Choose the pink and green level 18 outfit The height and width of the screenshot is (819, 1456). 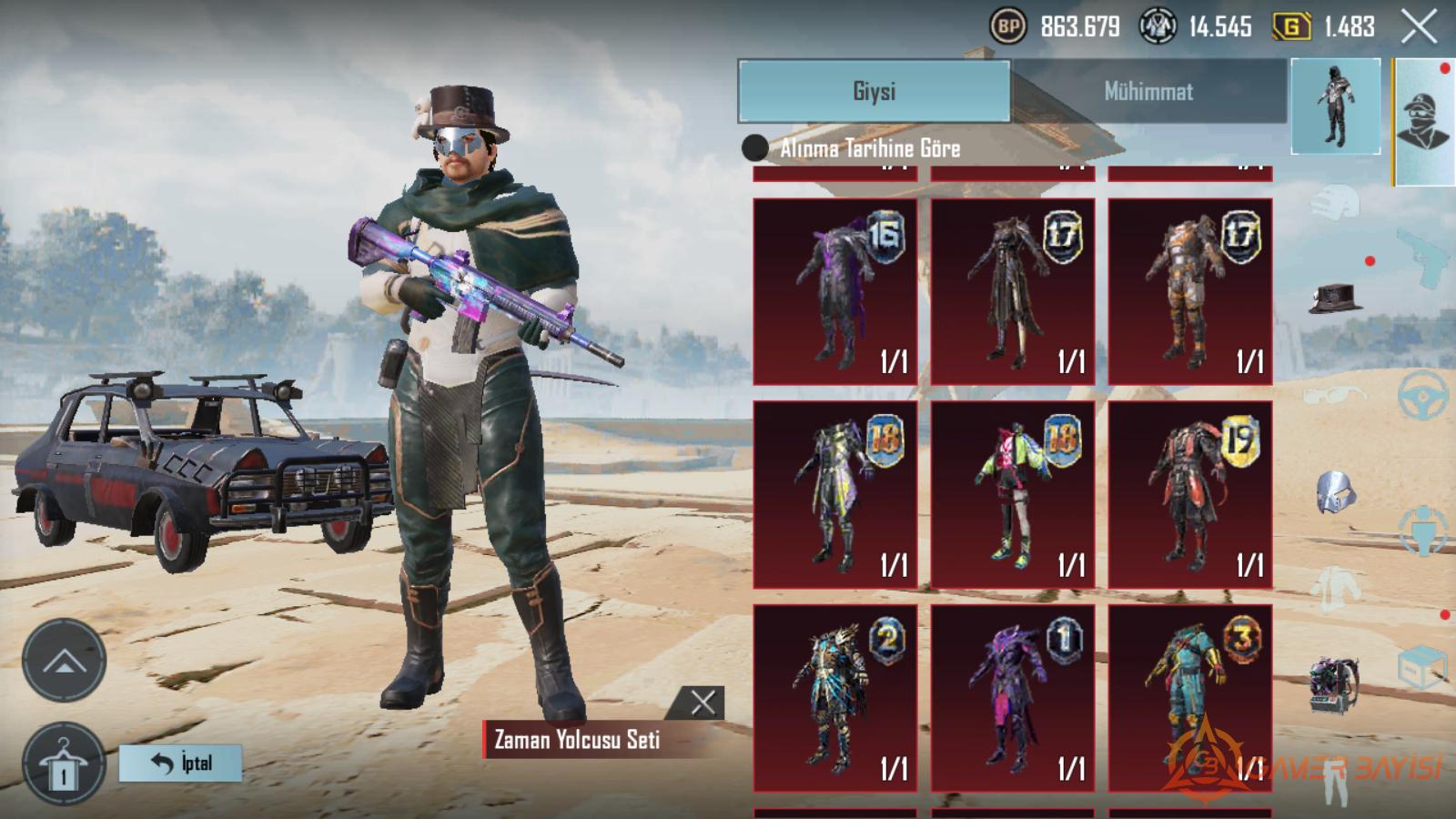[1012, 494]
